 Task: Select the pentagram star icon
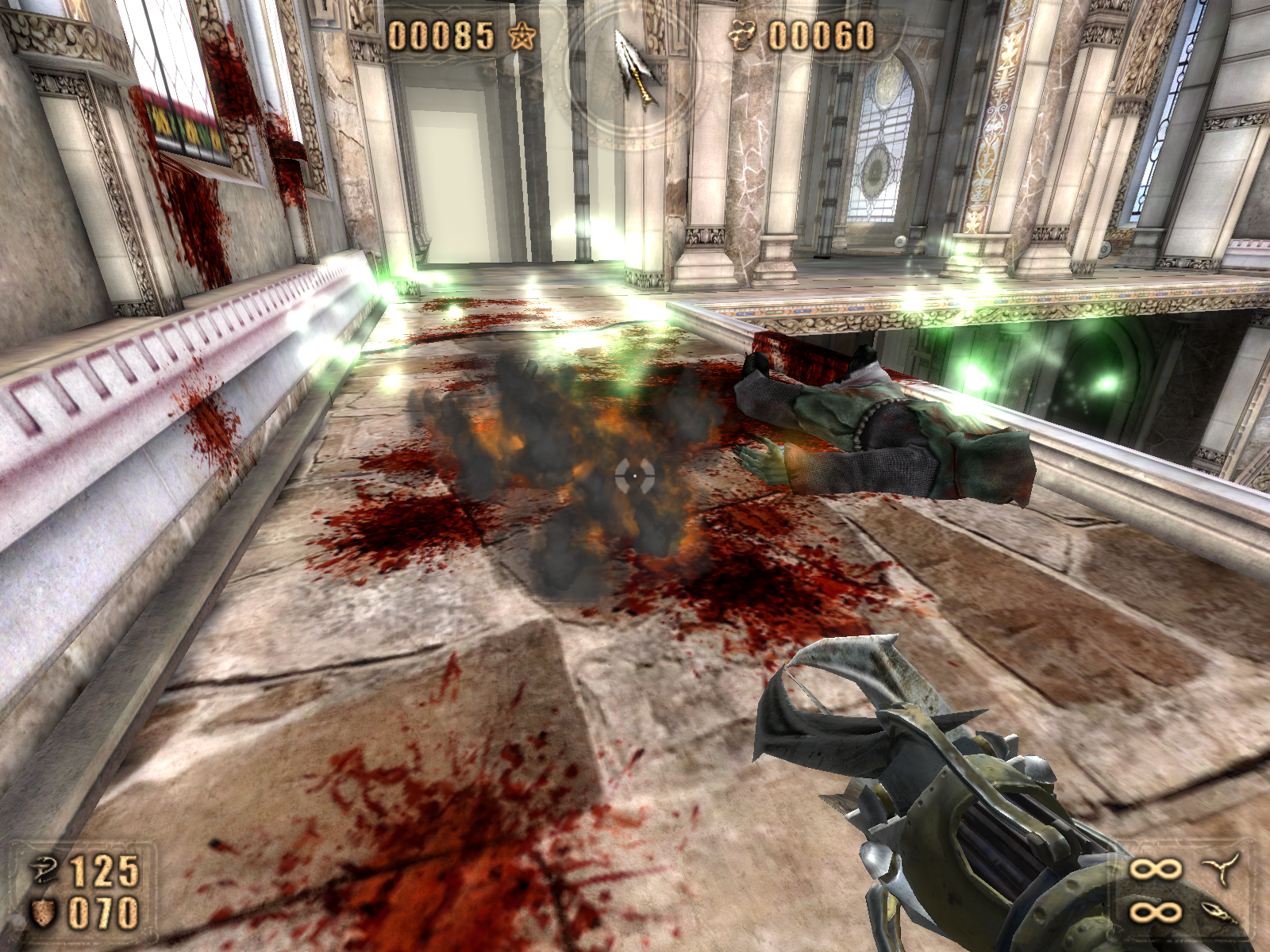tap(522, 36)
